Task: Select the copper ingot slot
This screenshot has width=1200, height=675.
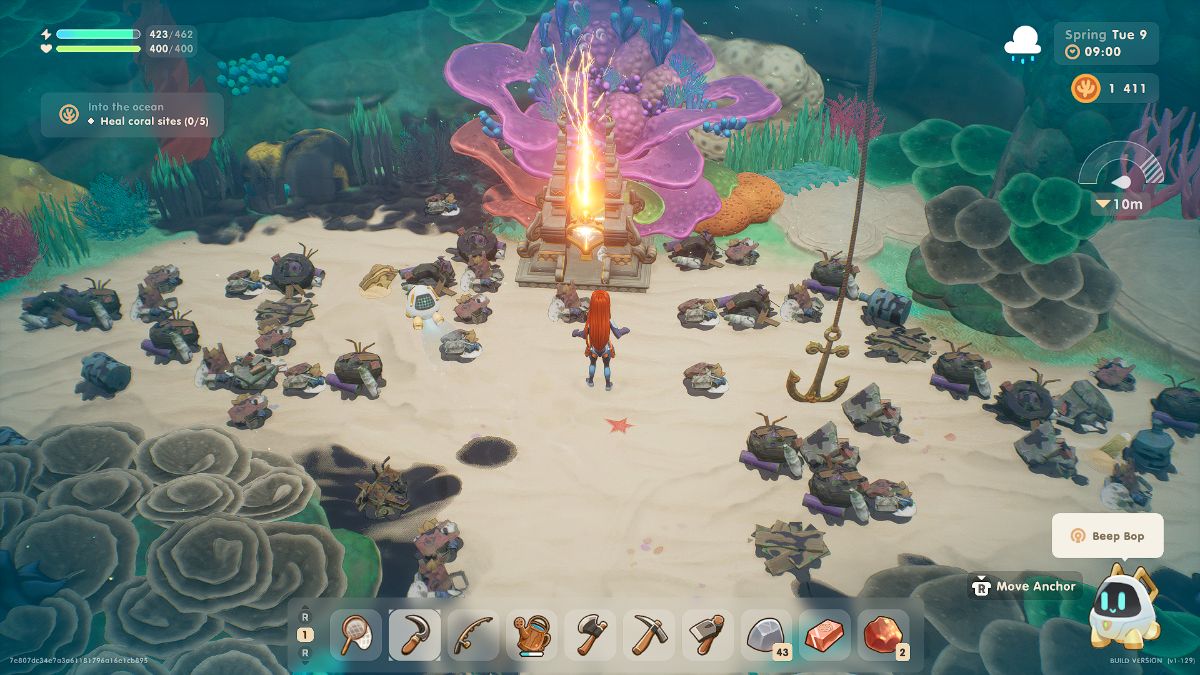Action: [x=825, y=635]
